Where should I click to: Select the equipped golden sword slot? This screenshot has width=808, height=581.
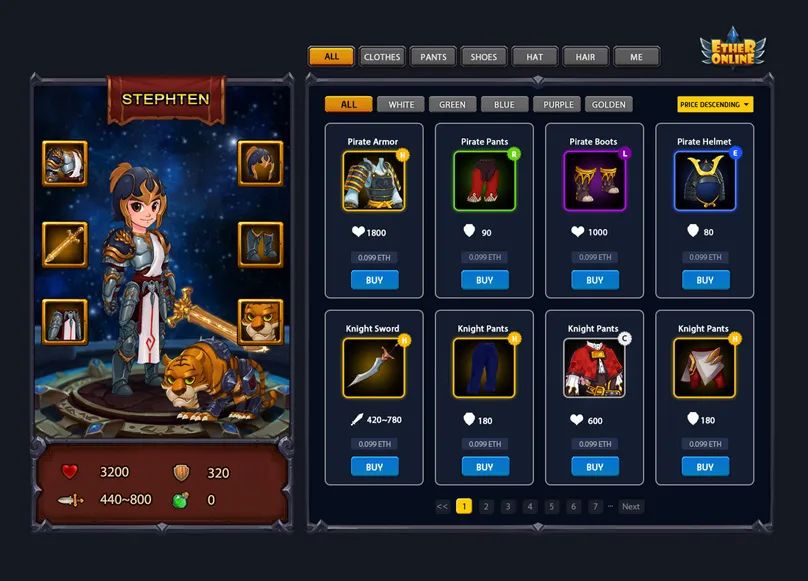(x=64, y=243)
